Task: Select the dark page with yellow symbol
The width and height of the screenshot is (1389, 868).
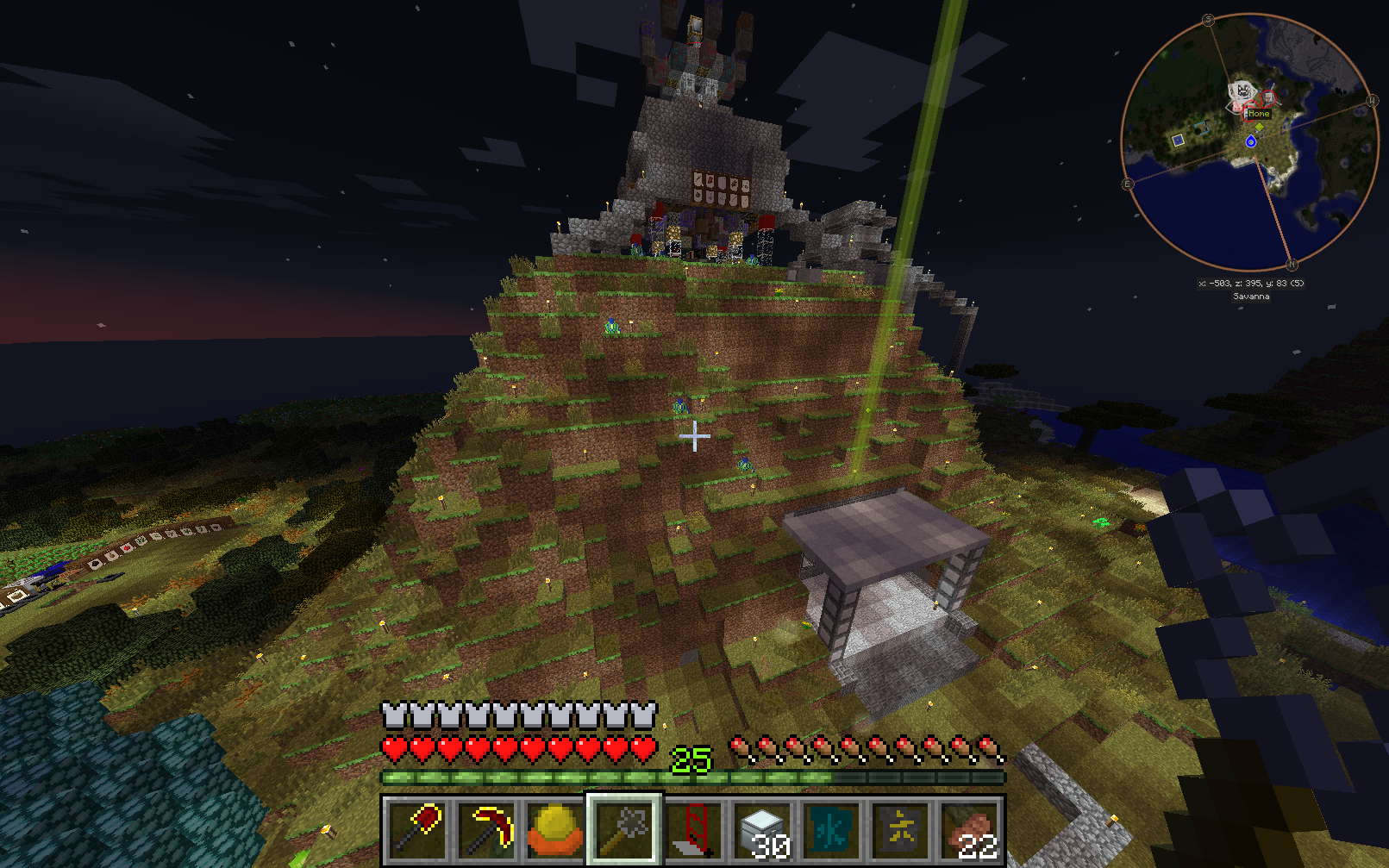Action: (x=900, y=829)
